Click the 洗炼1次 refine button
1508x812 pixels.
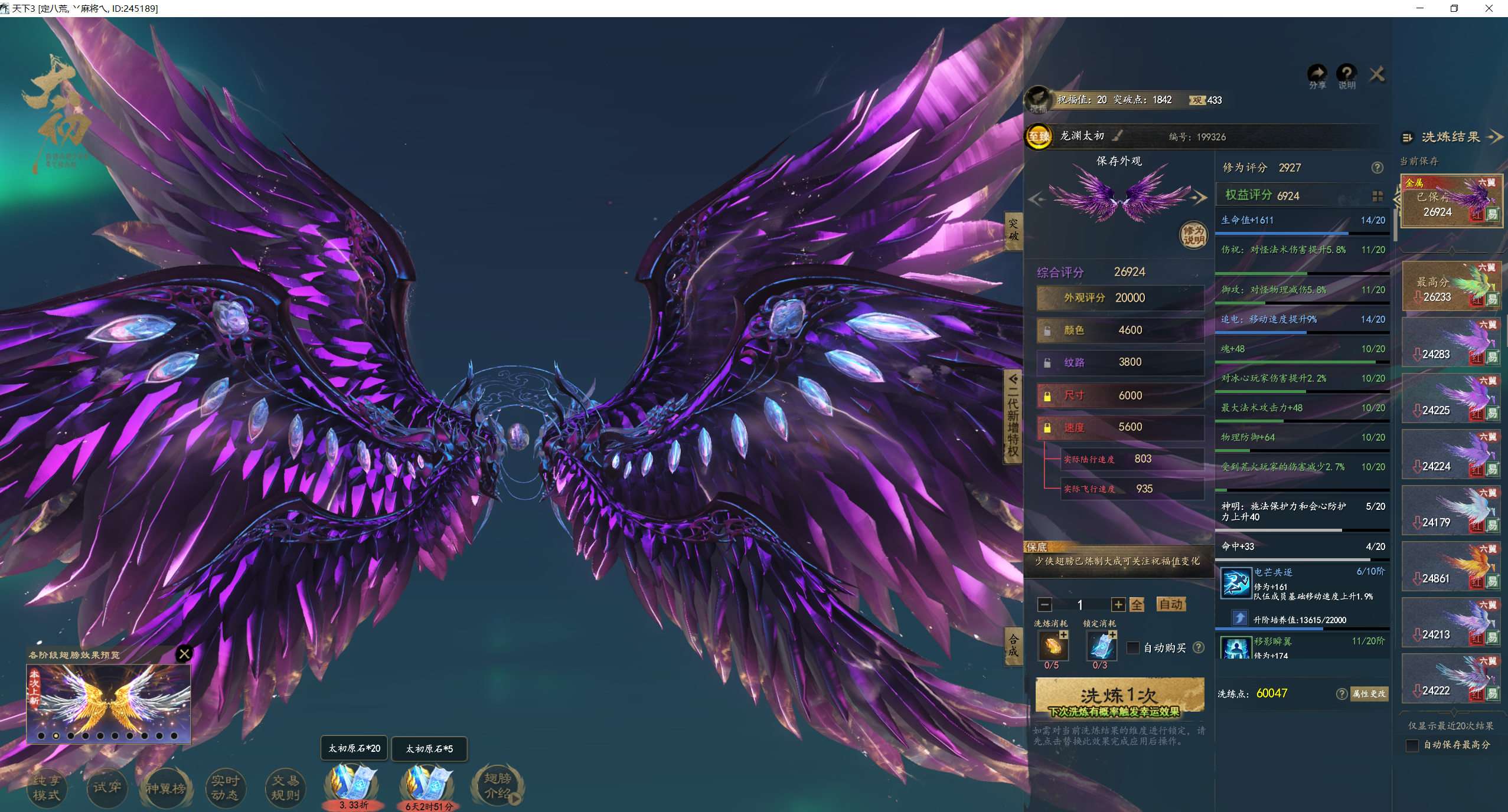(1119, 696)
